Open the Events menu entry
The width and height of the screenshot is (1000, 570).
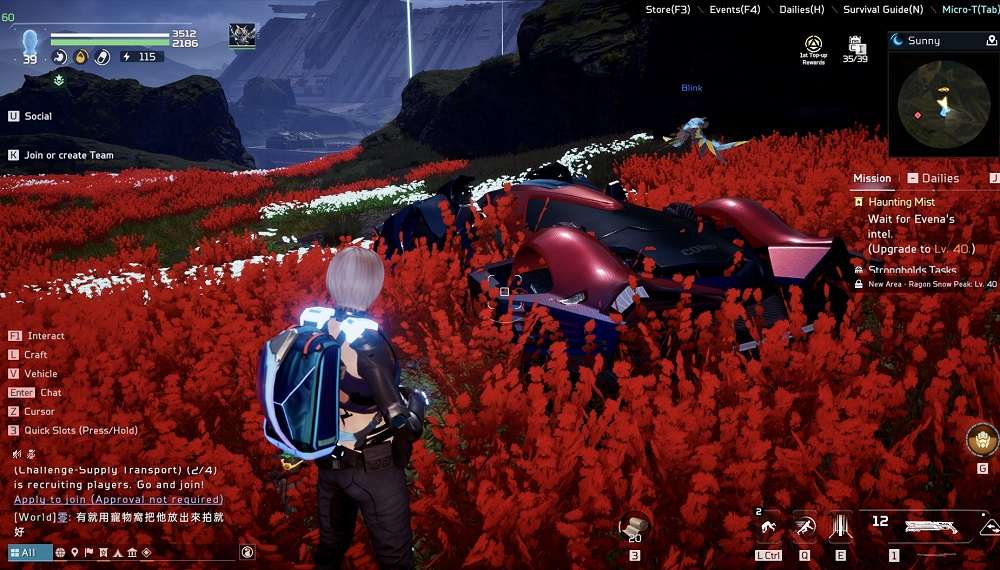734,10
